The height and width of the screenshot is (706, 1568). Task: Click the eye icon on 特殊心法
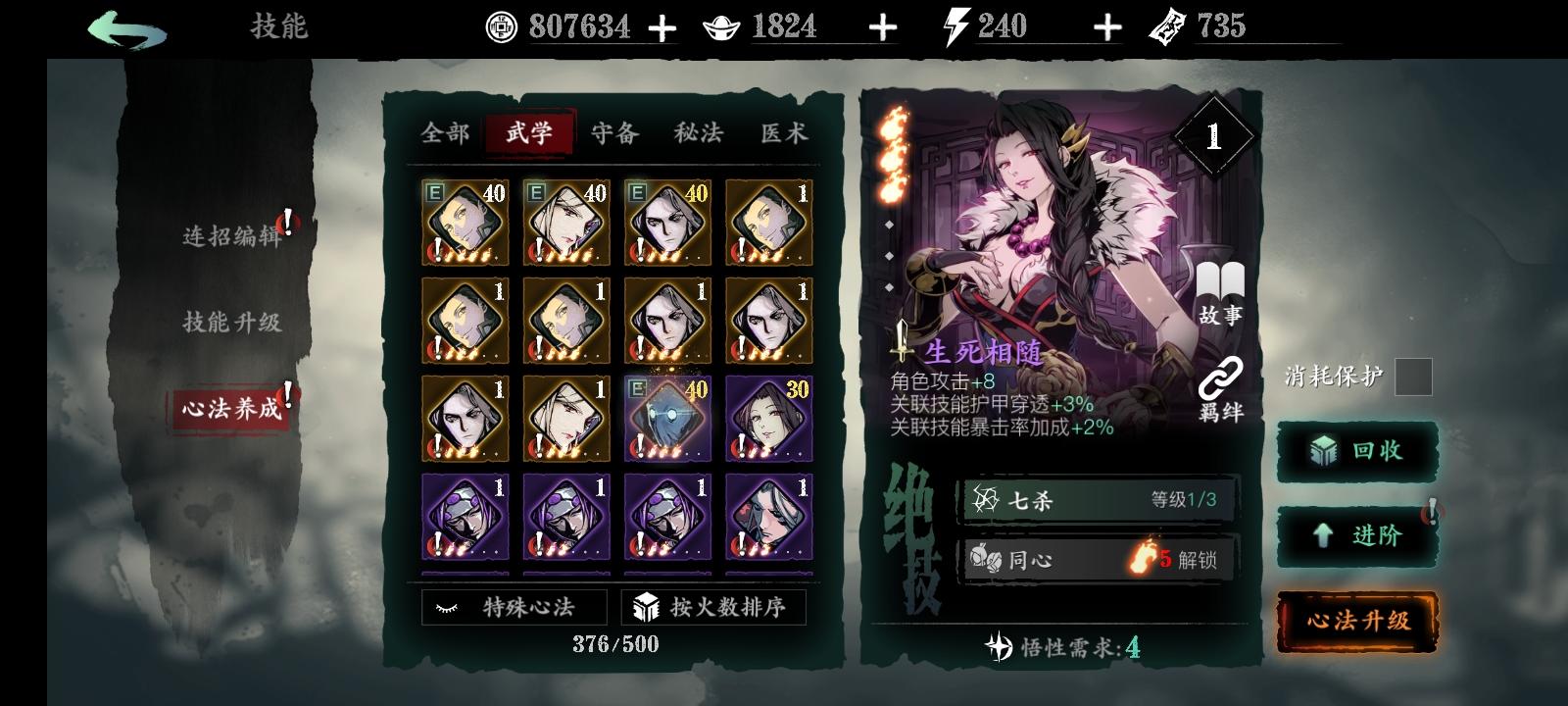pos(447,606)
